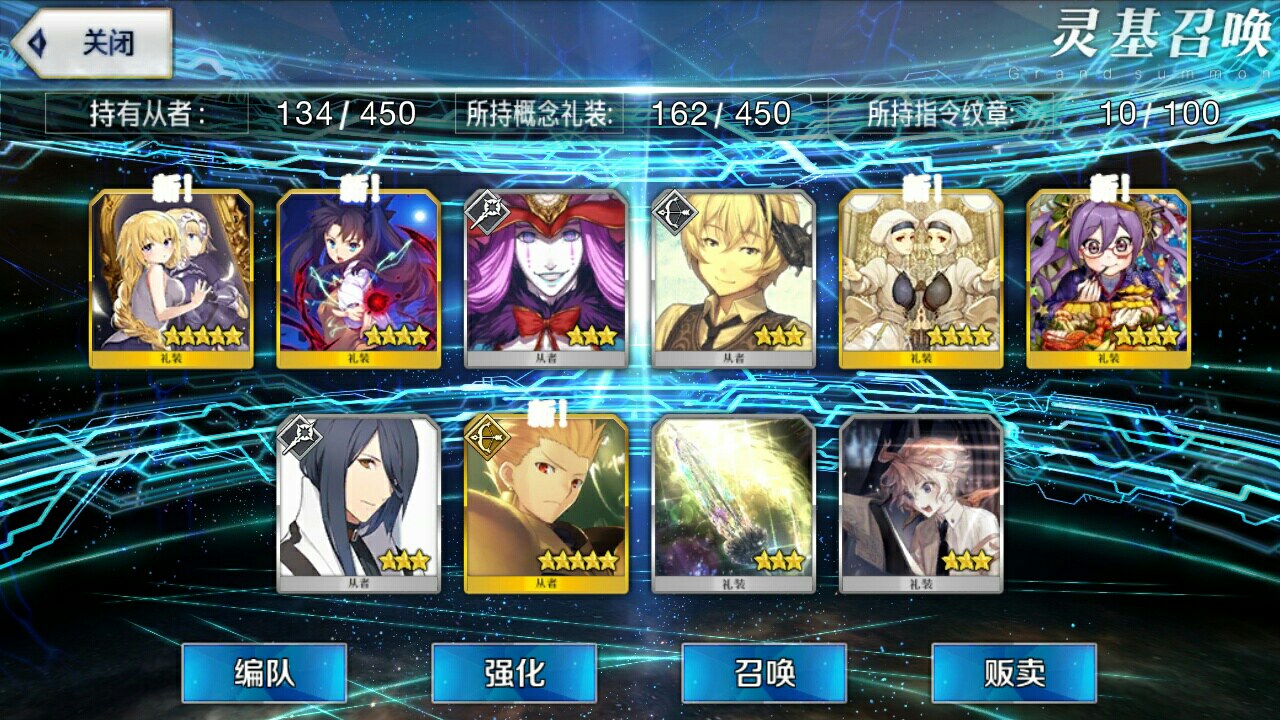1280x720 pixels.
Task: Select the five-star blonde twin girls card
Action: 171,279
